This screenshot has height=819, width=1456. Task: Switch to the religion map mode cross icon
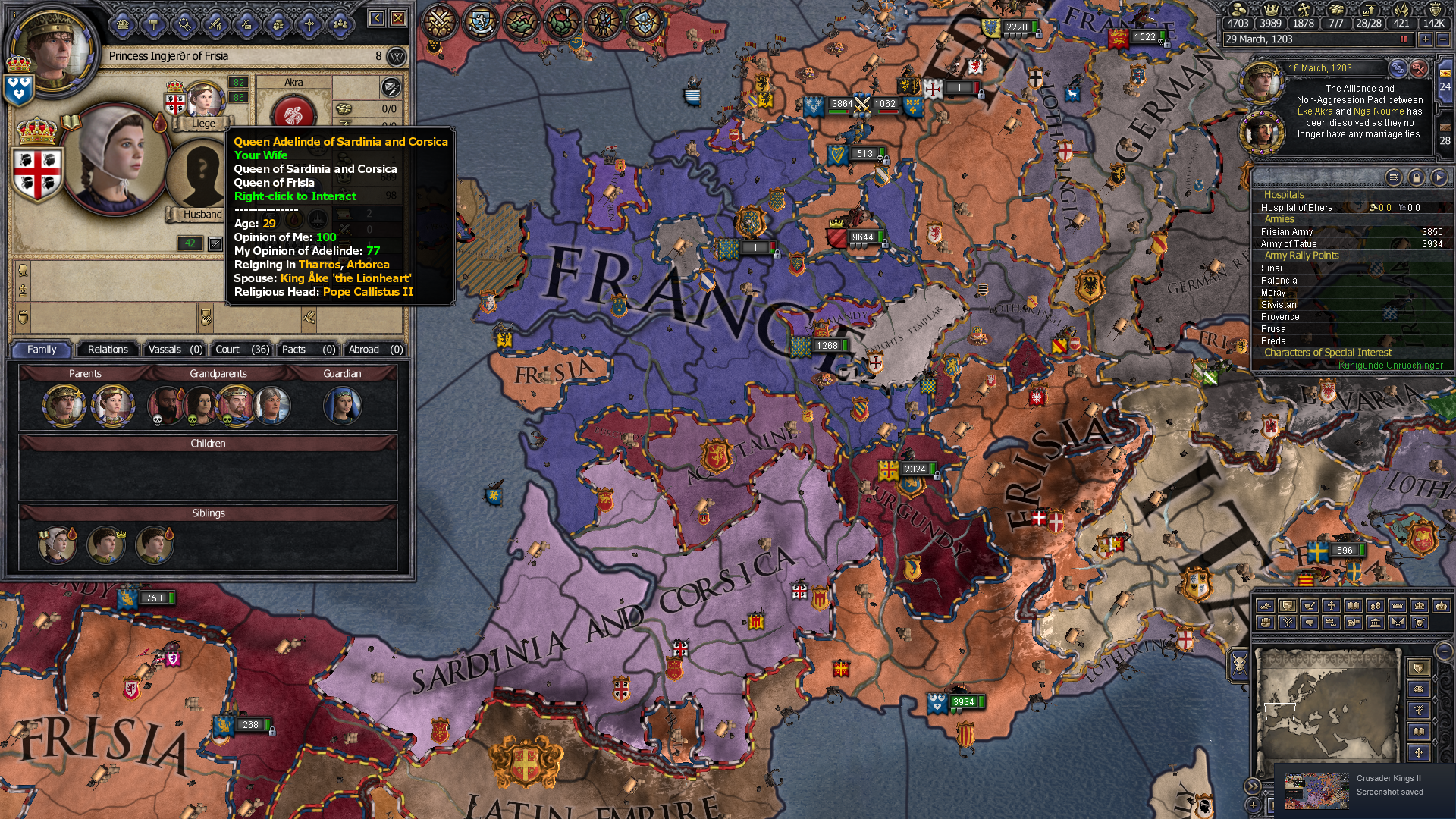[x=1331, y=606]
